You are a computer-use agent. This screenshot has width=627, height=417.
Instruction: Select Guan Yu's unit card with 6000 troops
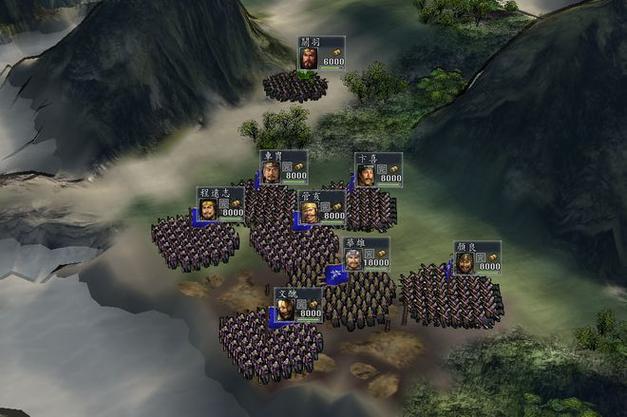click(x=321, y=54)
